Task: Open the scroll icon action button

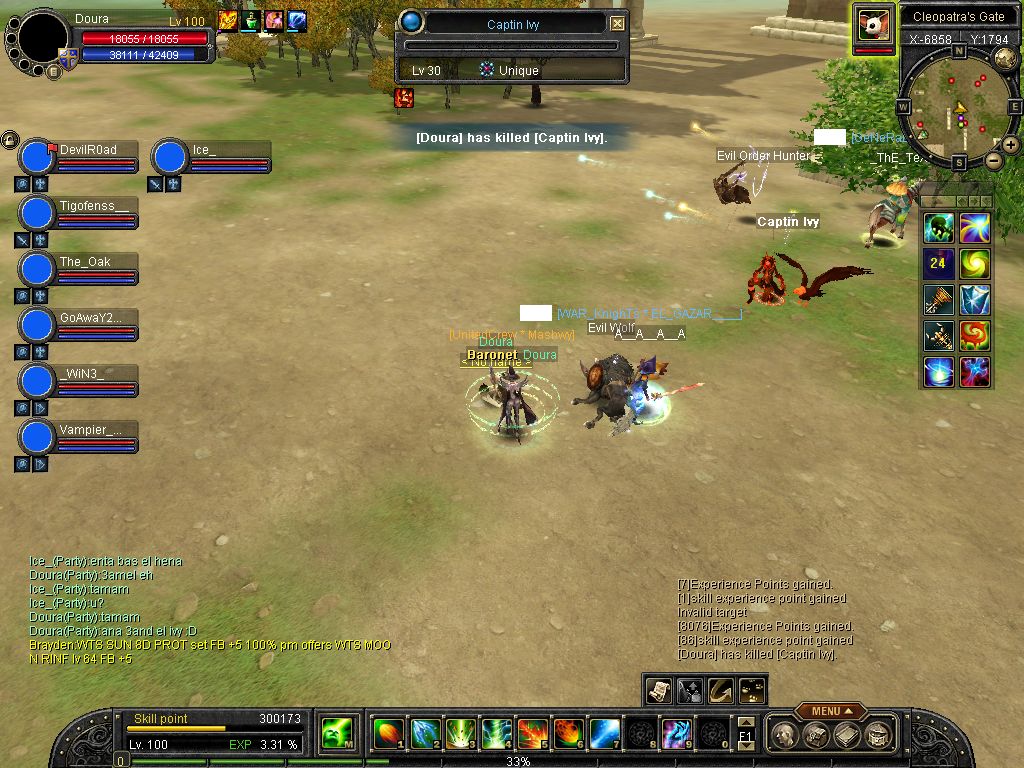Action: coord(658,690)
